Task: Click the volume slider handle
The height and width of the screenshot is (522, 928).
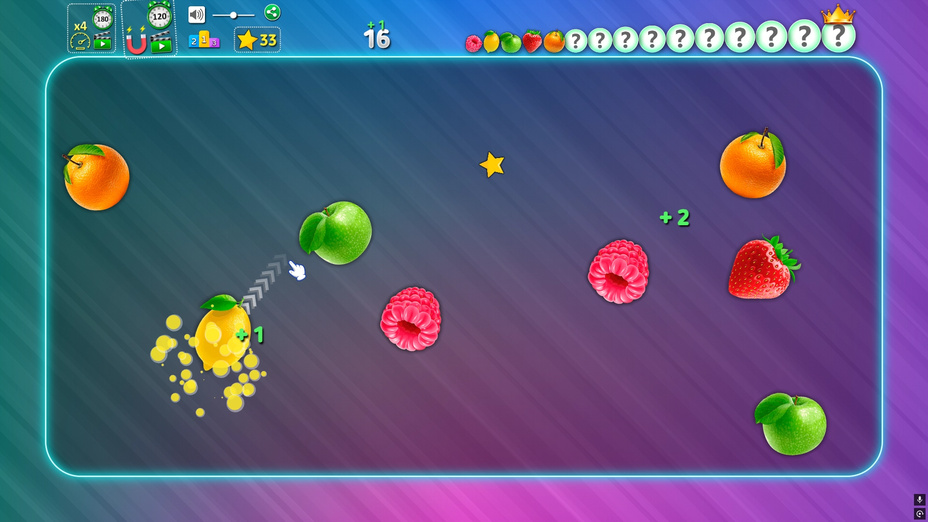Action: tap(233, 15)
